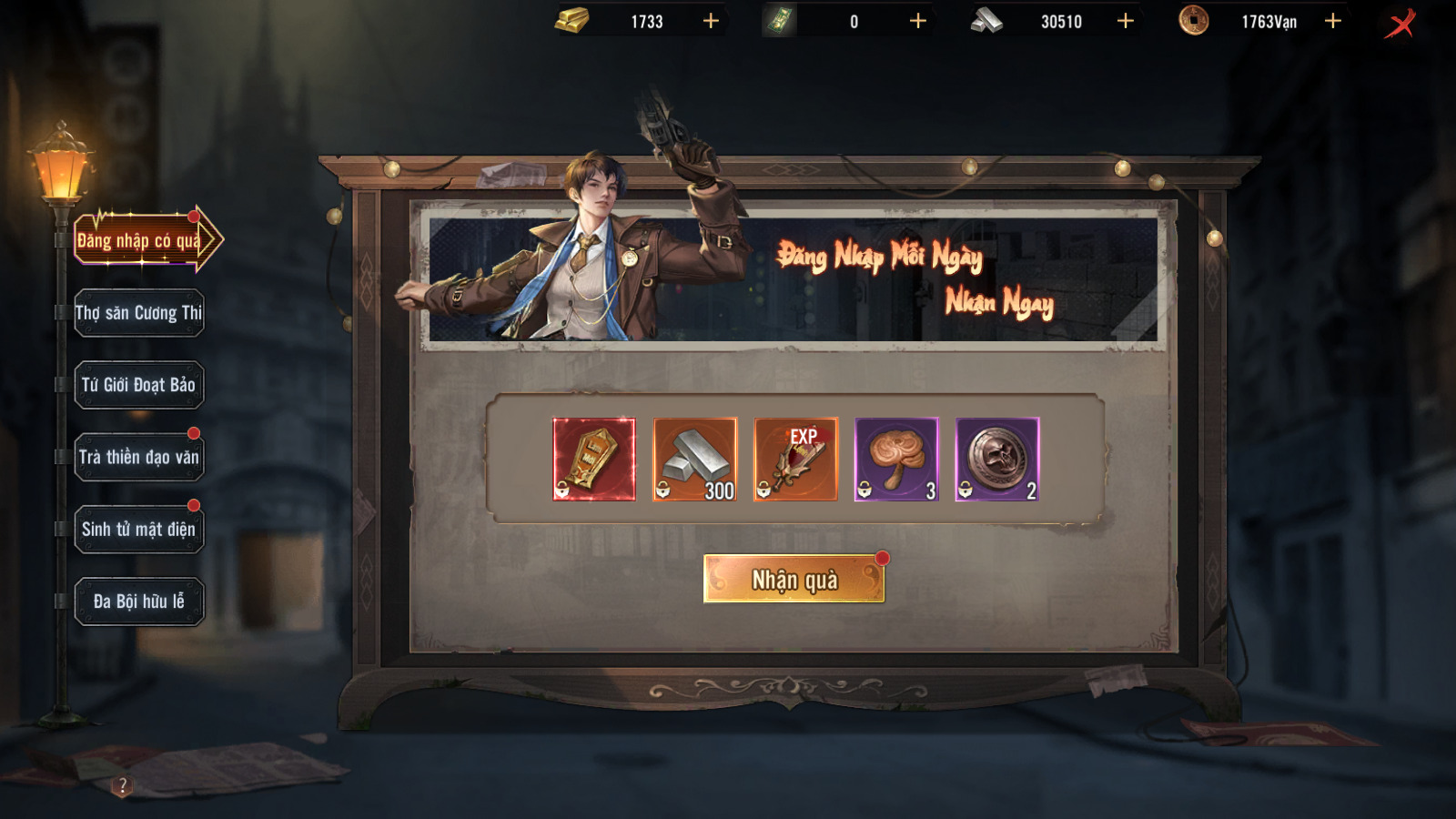Claim the reward with Nhận quà button
Image resolution: width=1456 pixels, height=819 pixels.
[794, 580]
